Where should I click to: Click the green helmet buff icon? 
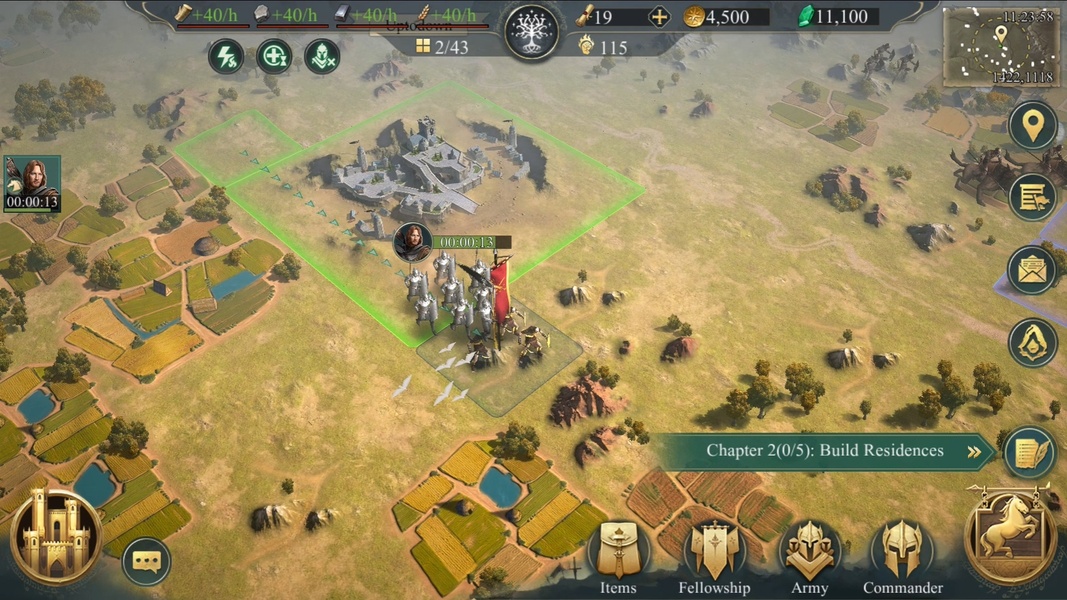pos(322,56)
